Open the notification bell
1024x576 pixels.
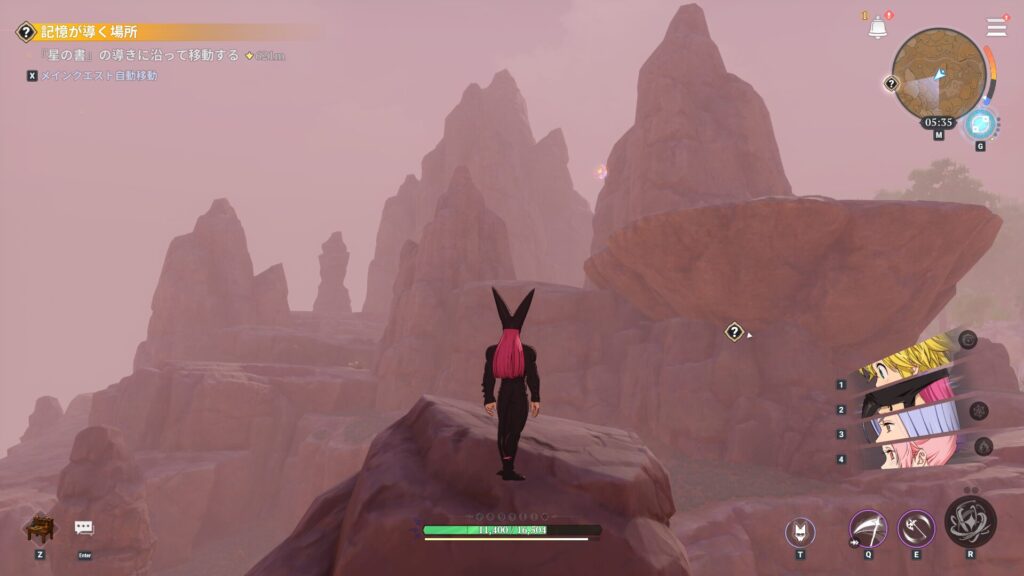coord(877,28)
